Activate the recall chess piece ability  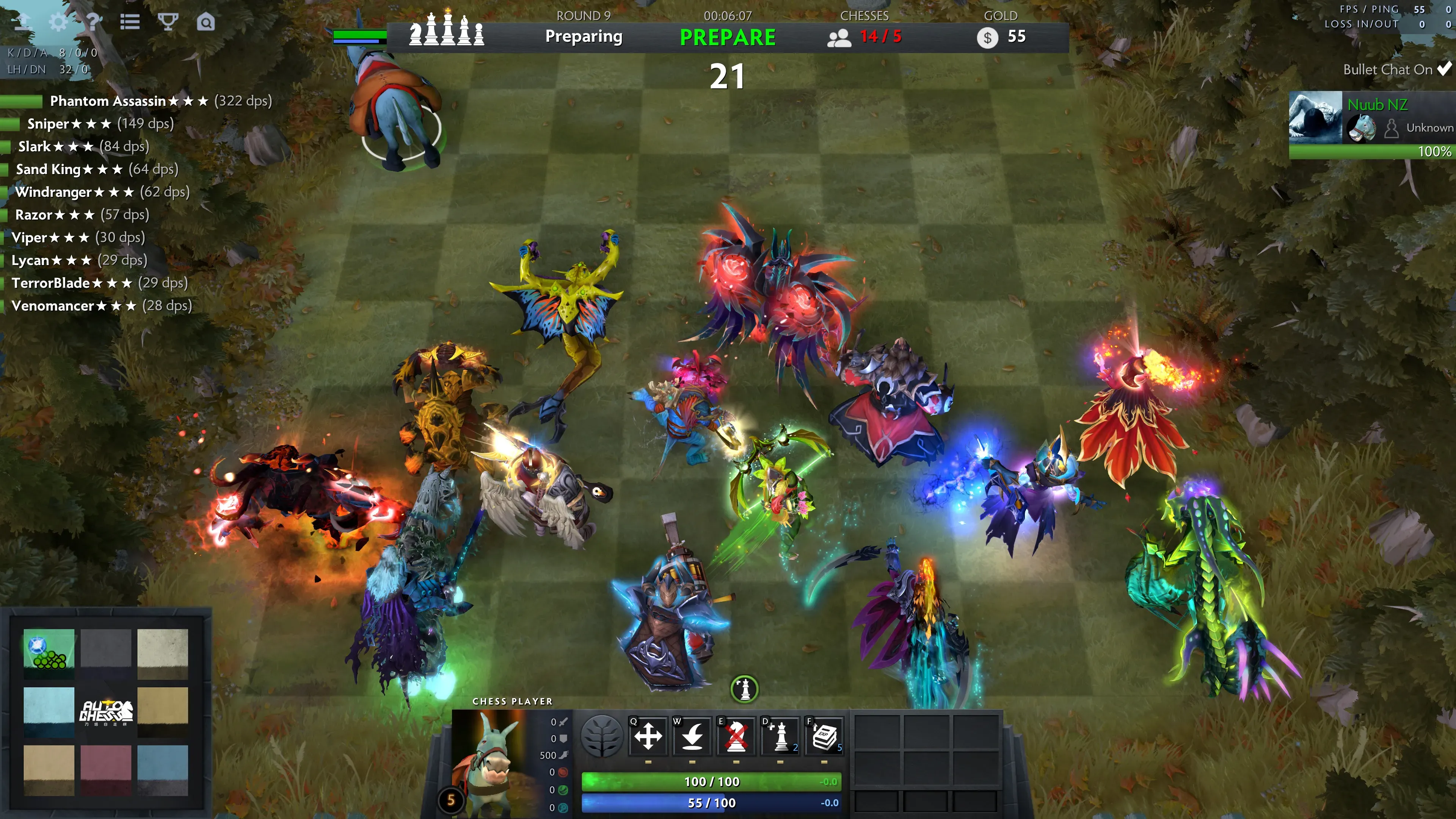pyautogui.click(x=692, y=736)
